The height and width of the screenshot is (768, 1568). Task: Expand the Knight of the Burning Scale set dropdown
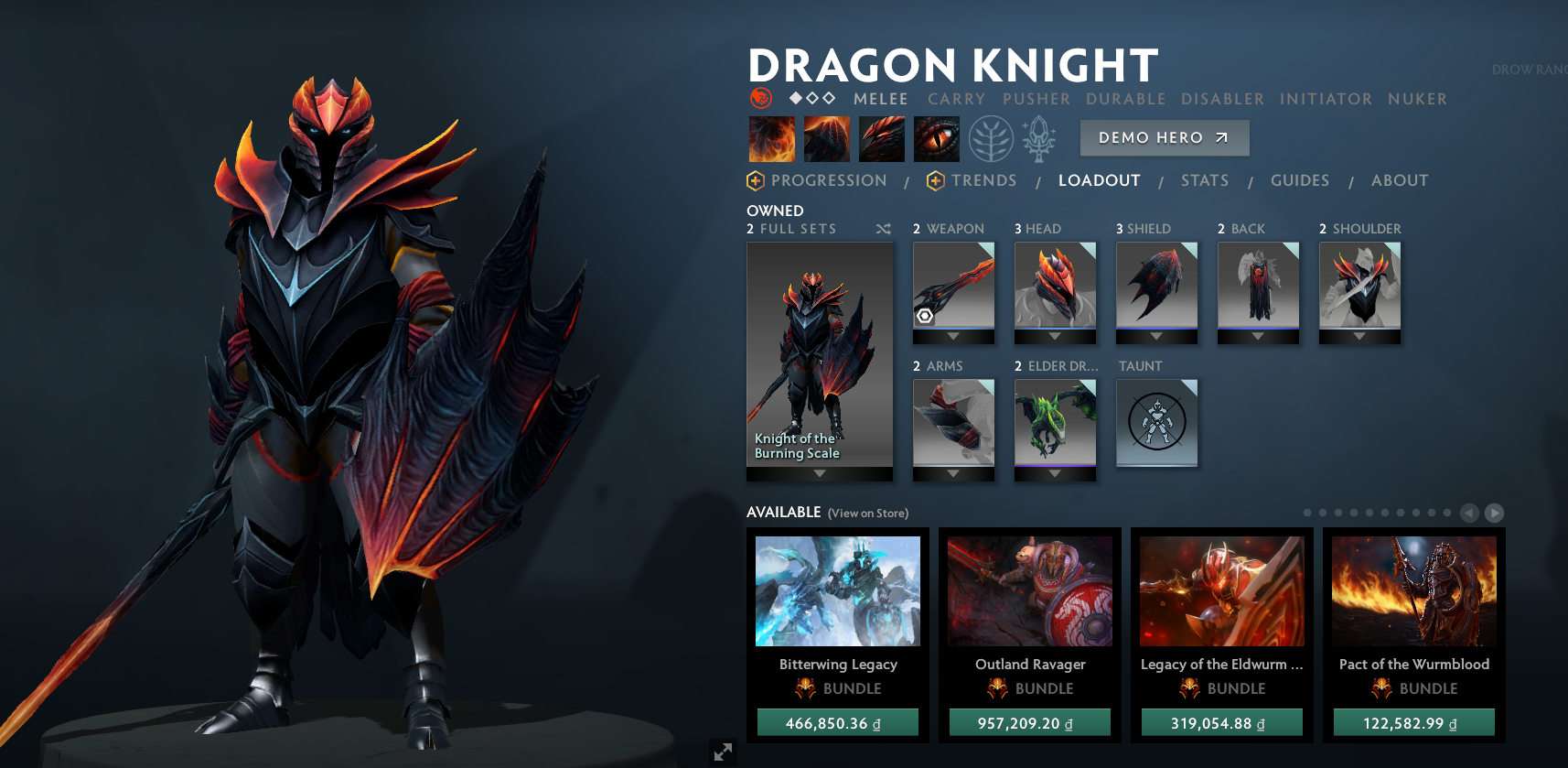819,473
